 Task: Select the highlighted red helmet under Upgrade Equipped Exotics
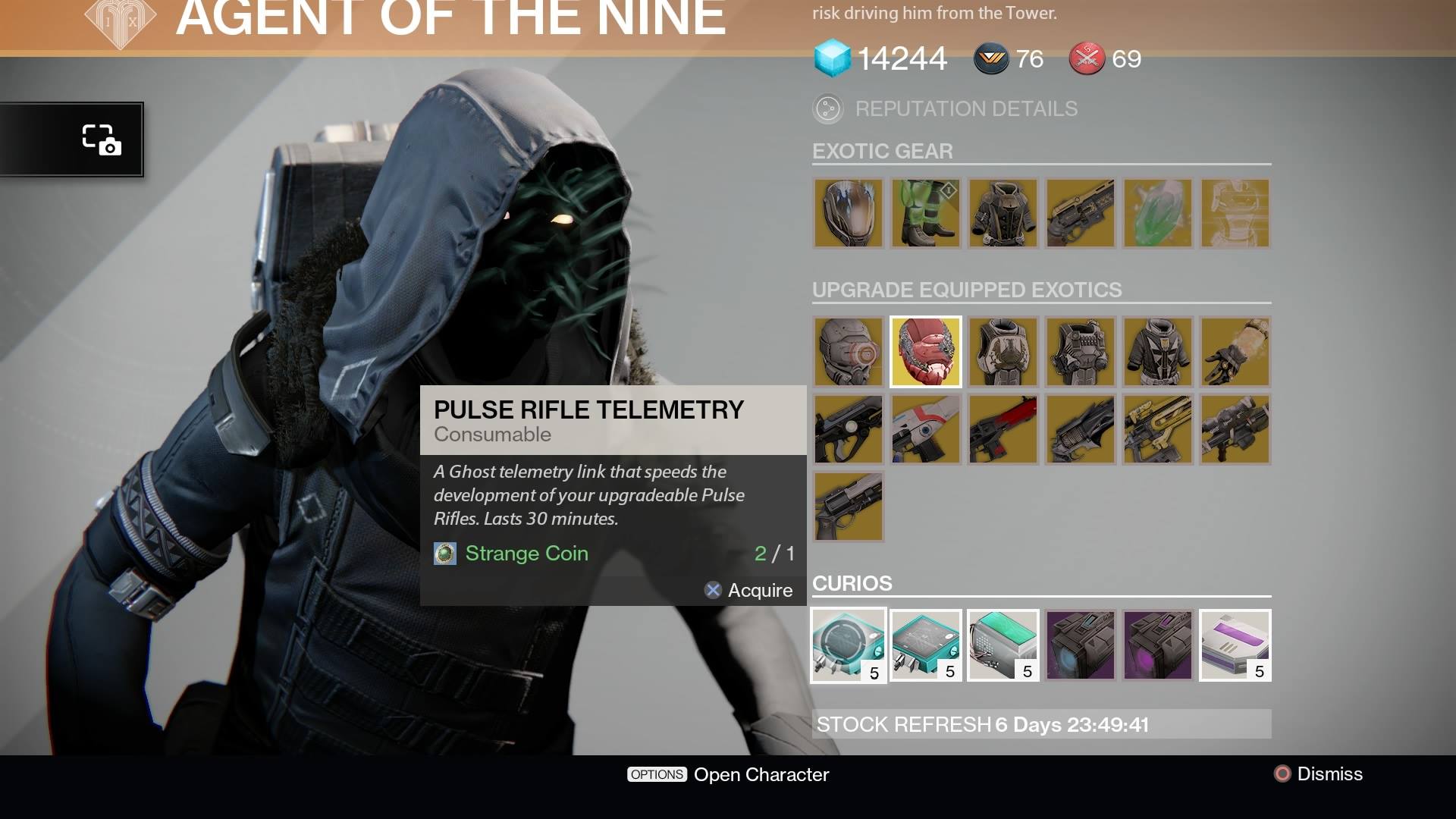tap(925, 351)
